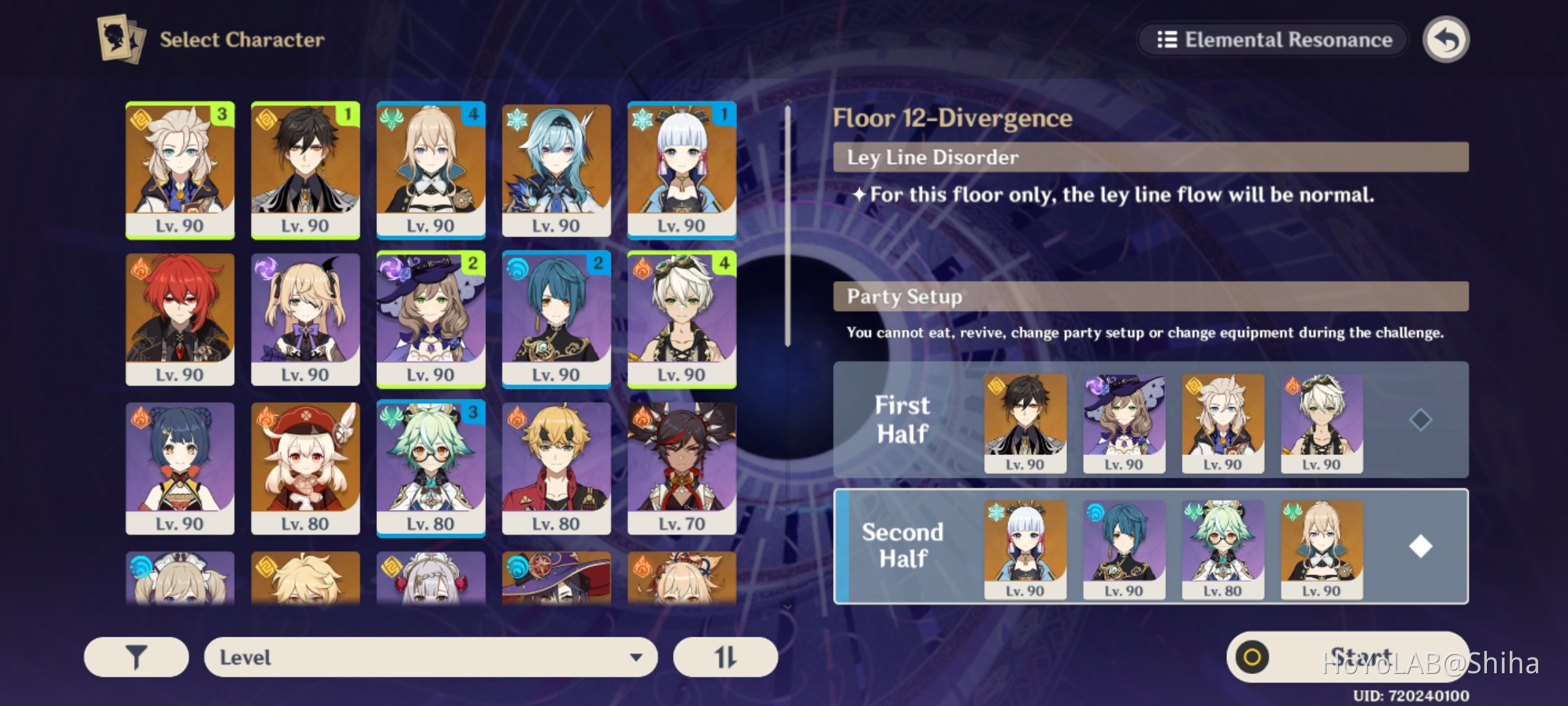1568x706 pixels.
Task: Click the ascending/descending sort icon
Action: tap(725, 656)
